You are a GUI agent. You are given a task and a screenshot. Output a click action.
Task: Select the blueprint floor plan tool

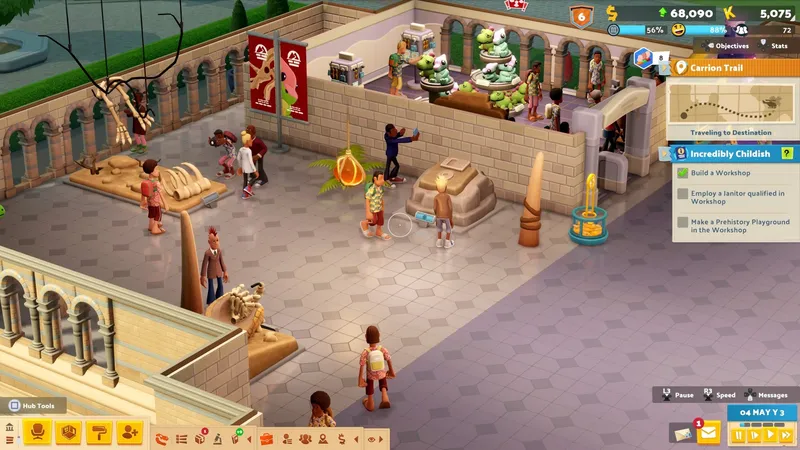coord(69,432)
